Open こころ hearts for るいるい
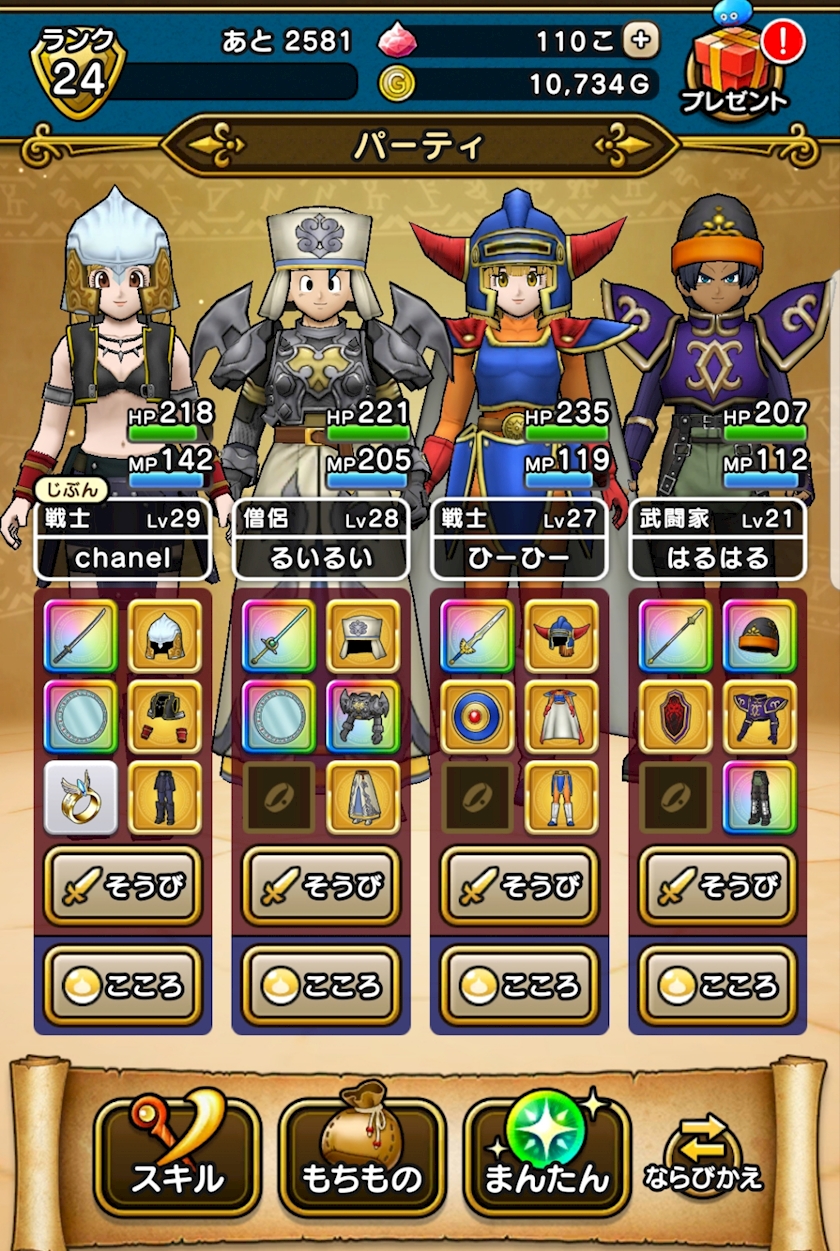840x1251 pixels. coord(321,985)
